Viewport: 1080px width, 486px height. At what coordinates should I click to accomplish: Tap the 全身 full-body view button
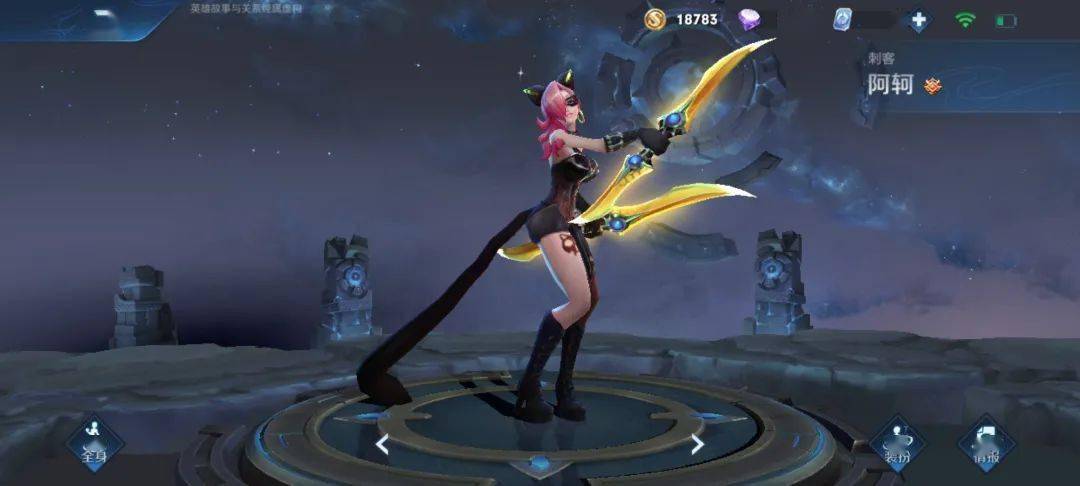point(94,444)
